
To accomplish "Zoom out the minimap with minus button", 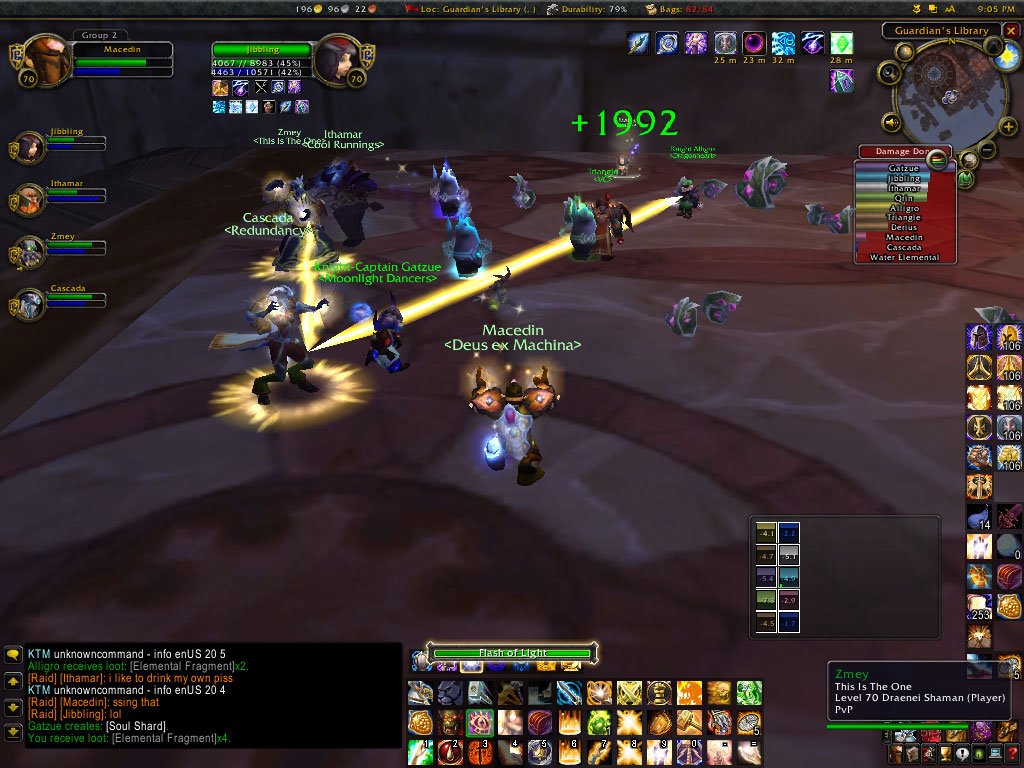I will coord(986,150).
